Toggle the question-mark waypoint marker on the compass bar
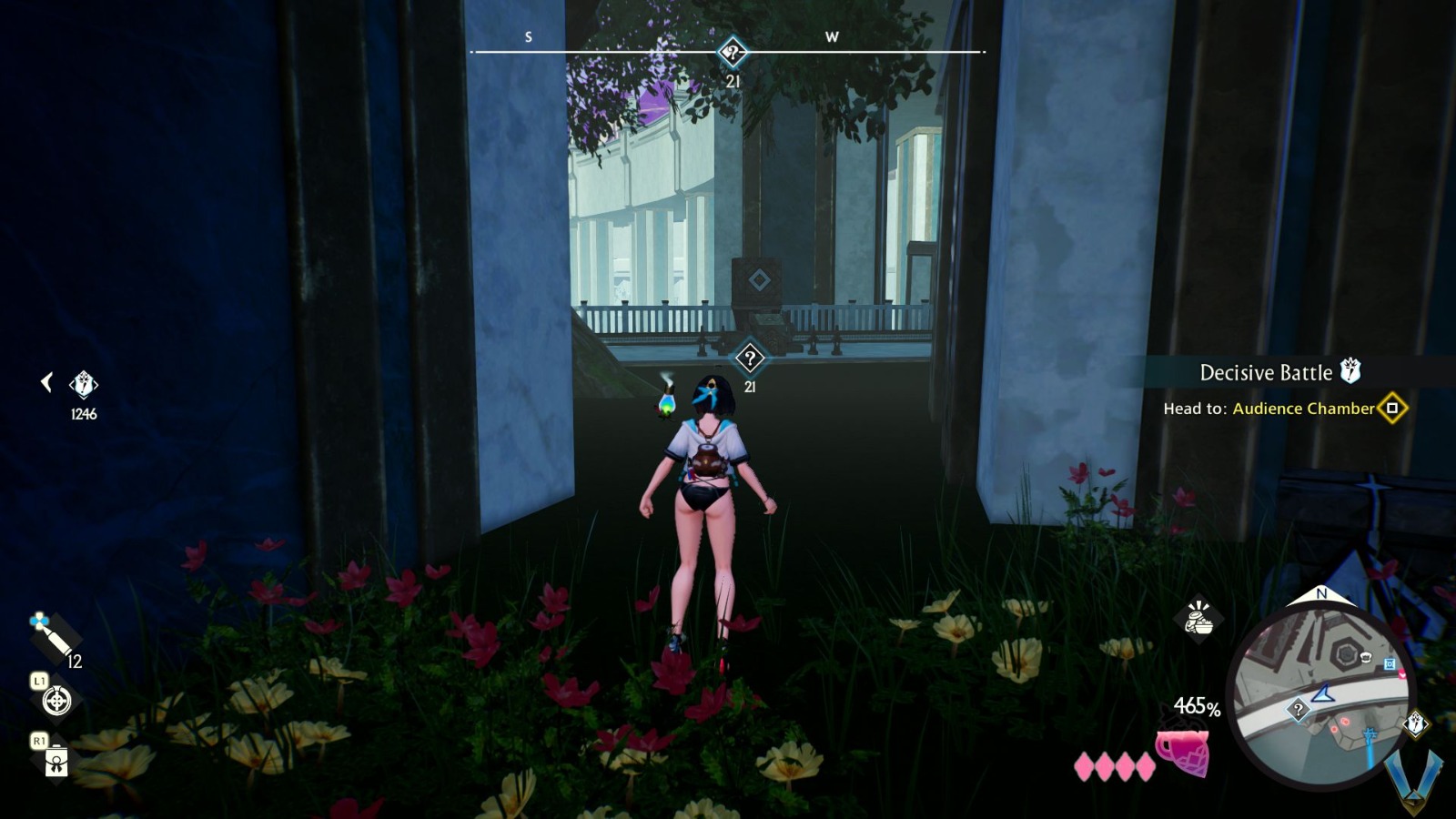Image resolution: width=1456 pixels, height=819 pixels. [732, 53]
